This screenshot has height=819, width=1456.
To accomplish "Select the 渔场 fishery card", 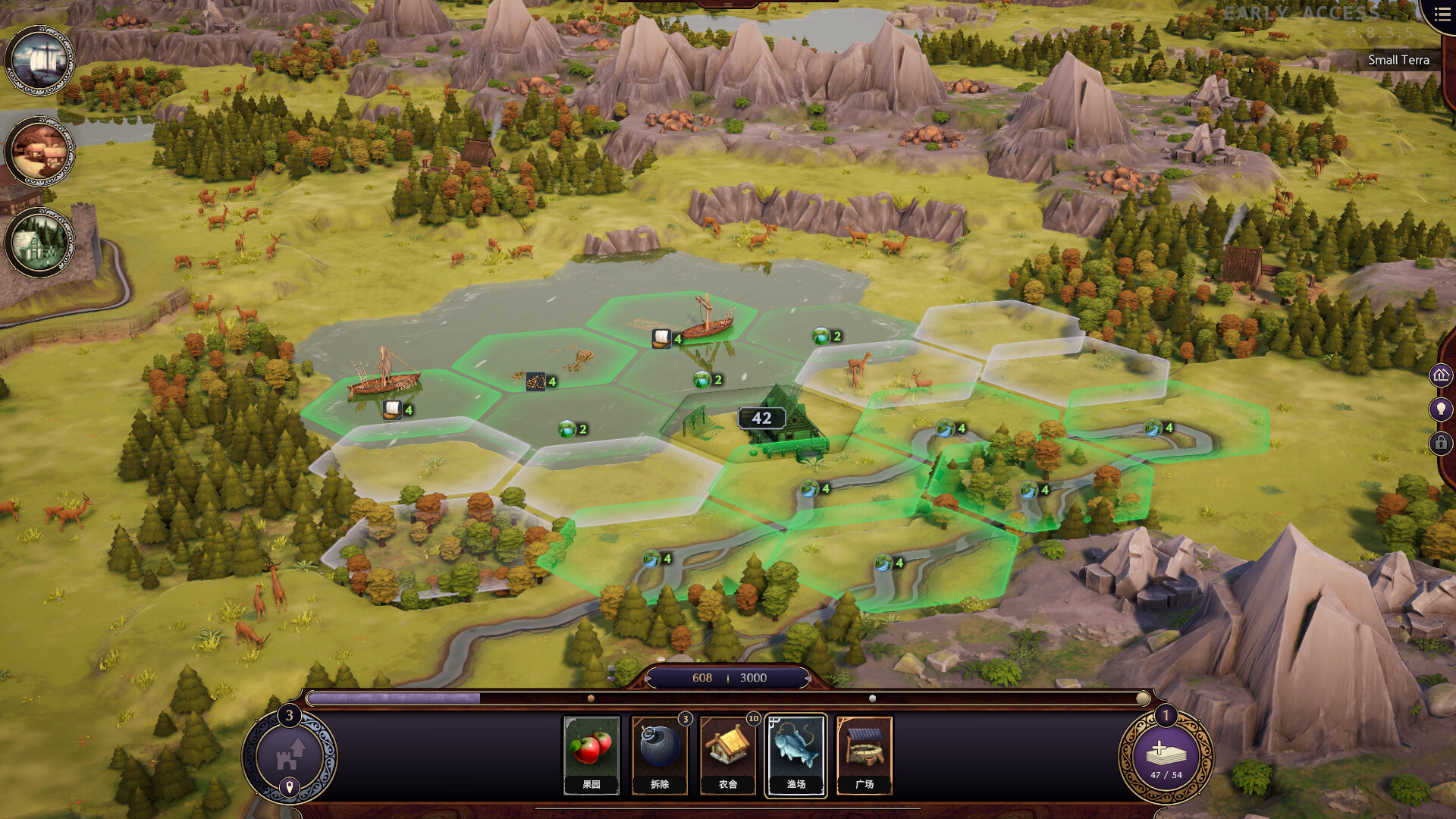I will click(x=795, y=755).
